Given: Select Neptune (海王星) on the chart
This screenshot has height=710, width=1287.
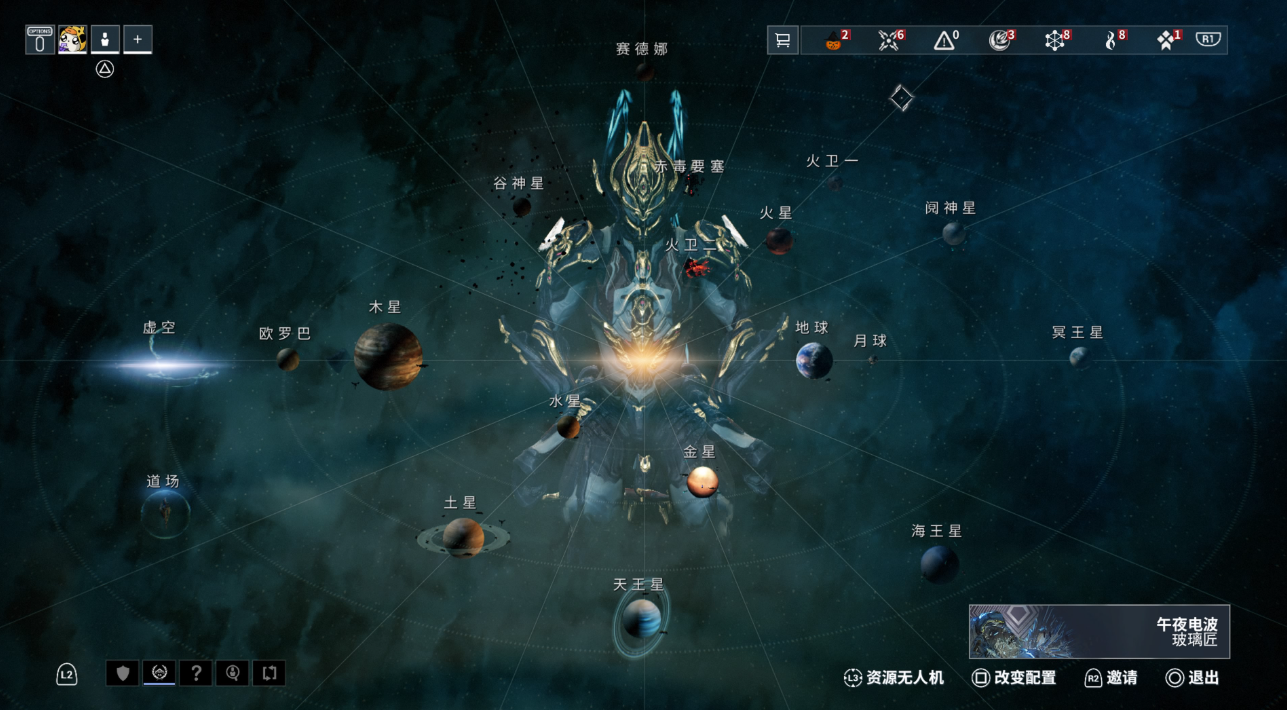Looking at the screenshot, I should pos(939,564).
